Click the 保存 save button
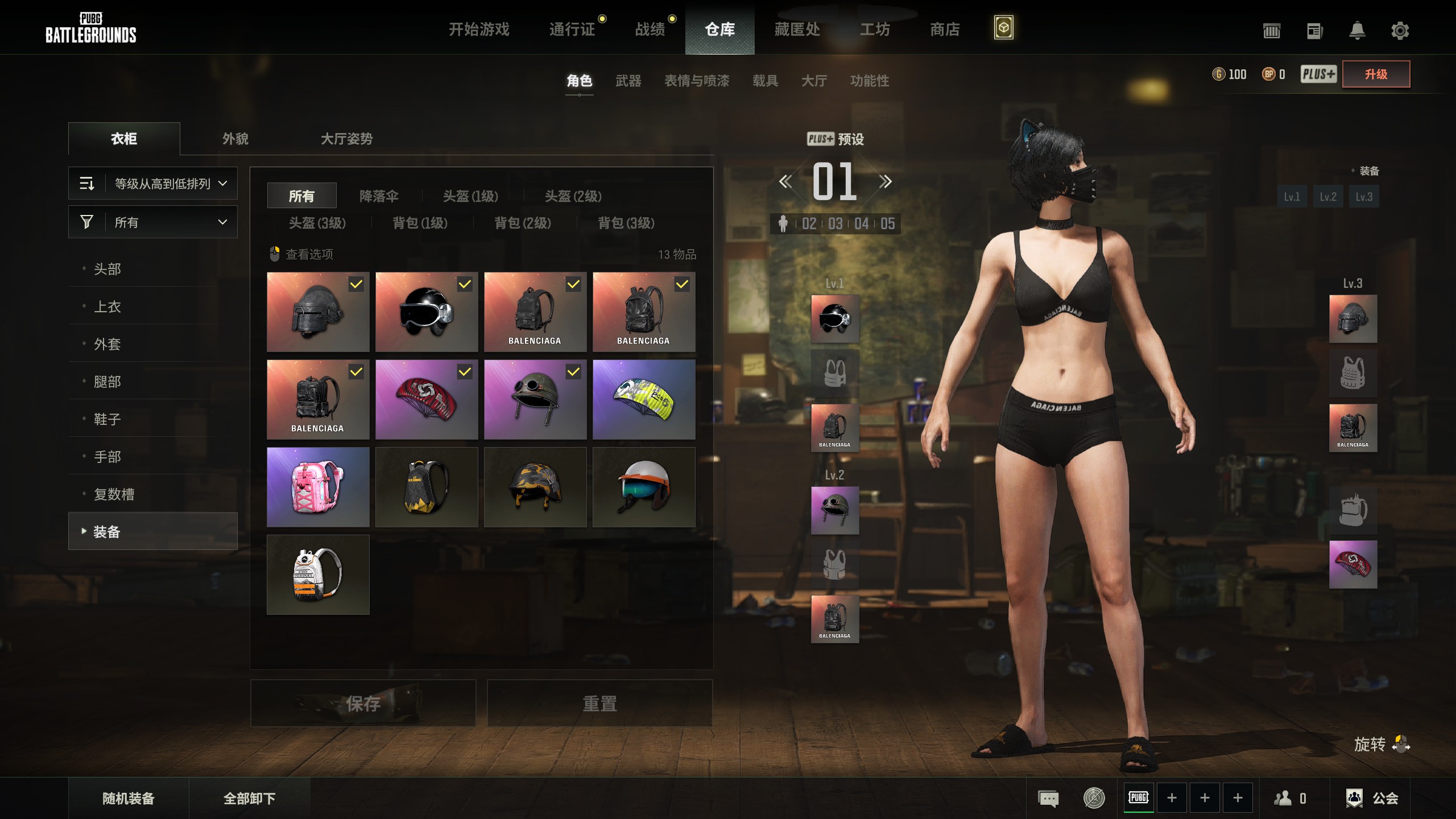Image resolution: width=1456 pixels, height=819 pixels. pyautogui.click(x=363, y=704)
